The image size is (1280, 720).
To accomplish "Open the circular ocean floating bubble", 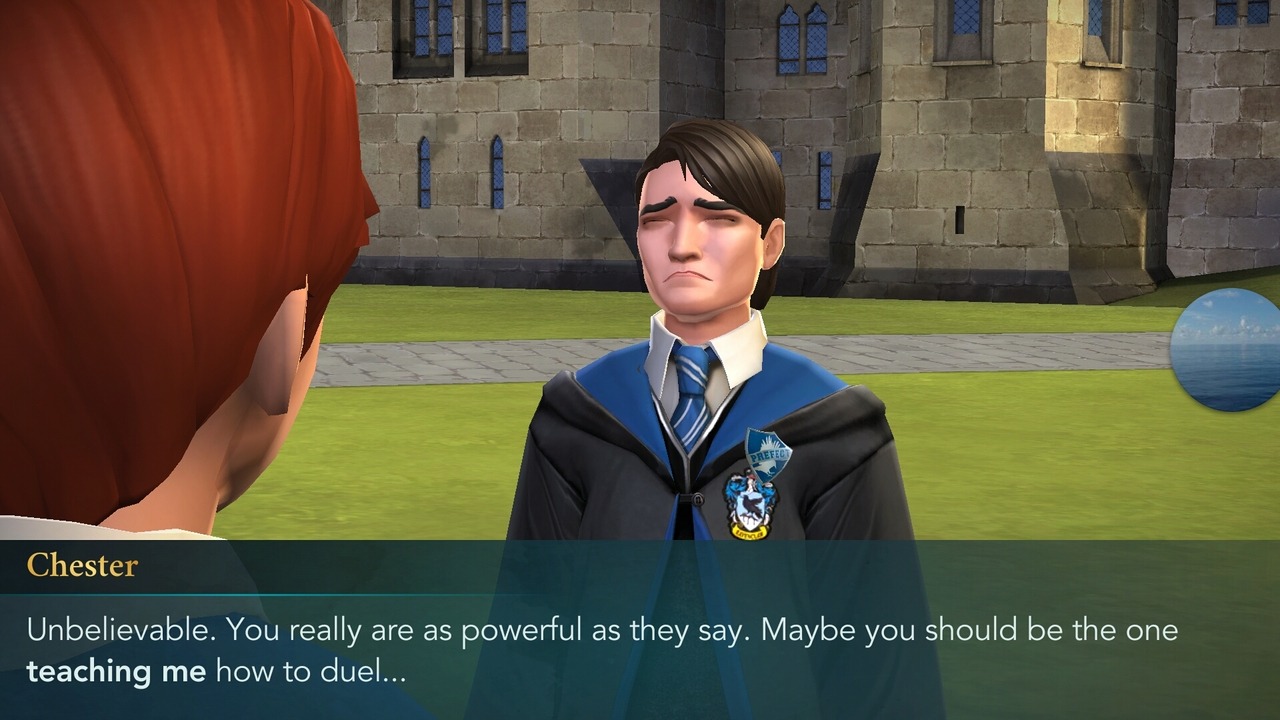I will pos(1229,350).
